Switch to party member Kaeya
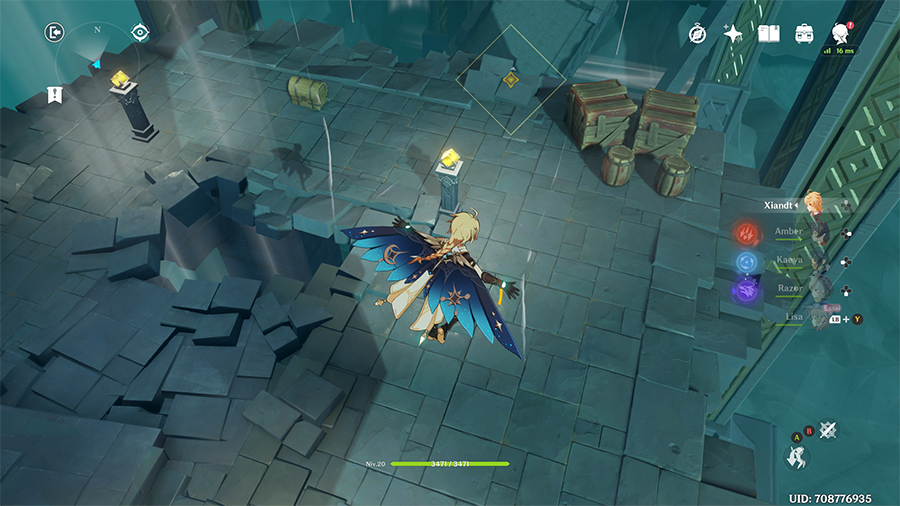Screen dimensions: 900x506 click(790, 260)
